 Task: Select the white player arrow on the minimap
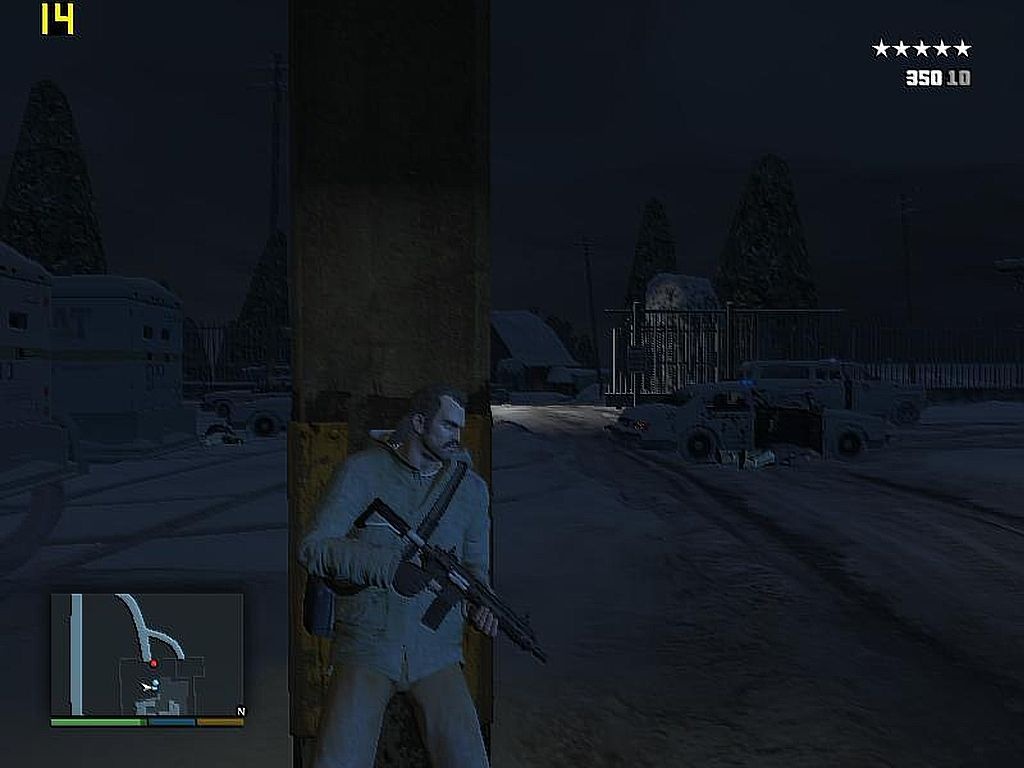click(x=148, y=686)
